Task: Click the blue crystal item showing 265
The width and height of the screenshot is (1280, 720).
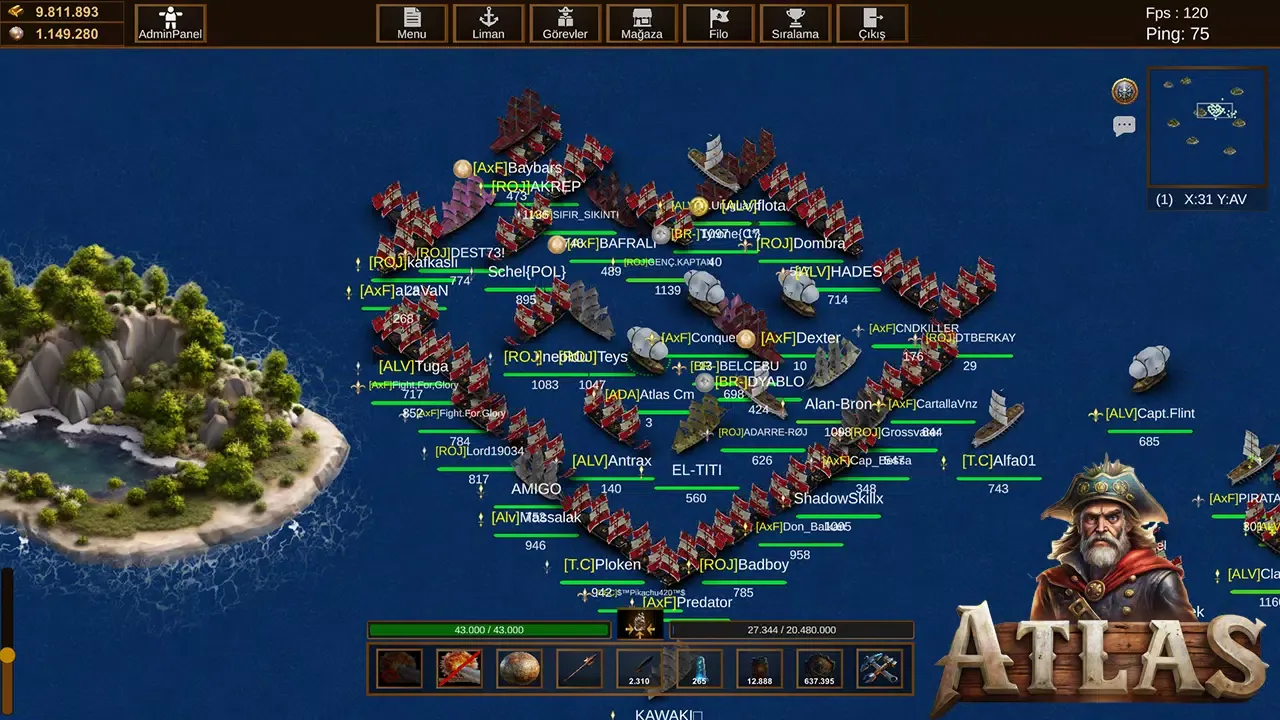Action: pos(699,668)
